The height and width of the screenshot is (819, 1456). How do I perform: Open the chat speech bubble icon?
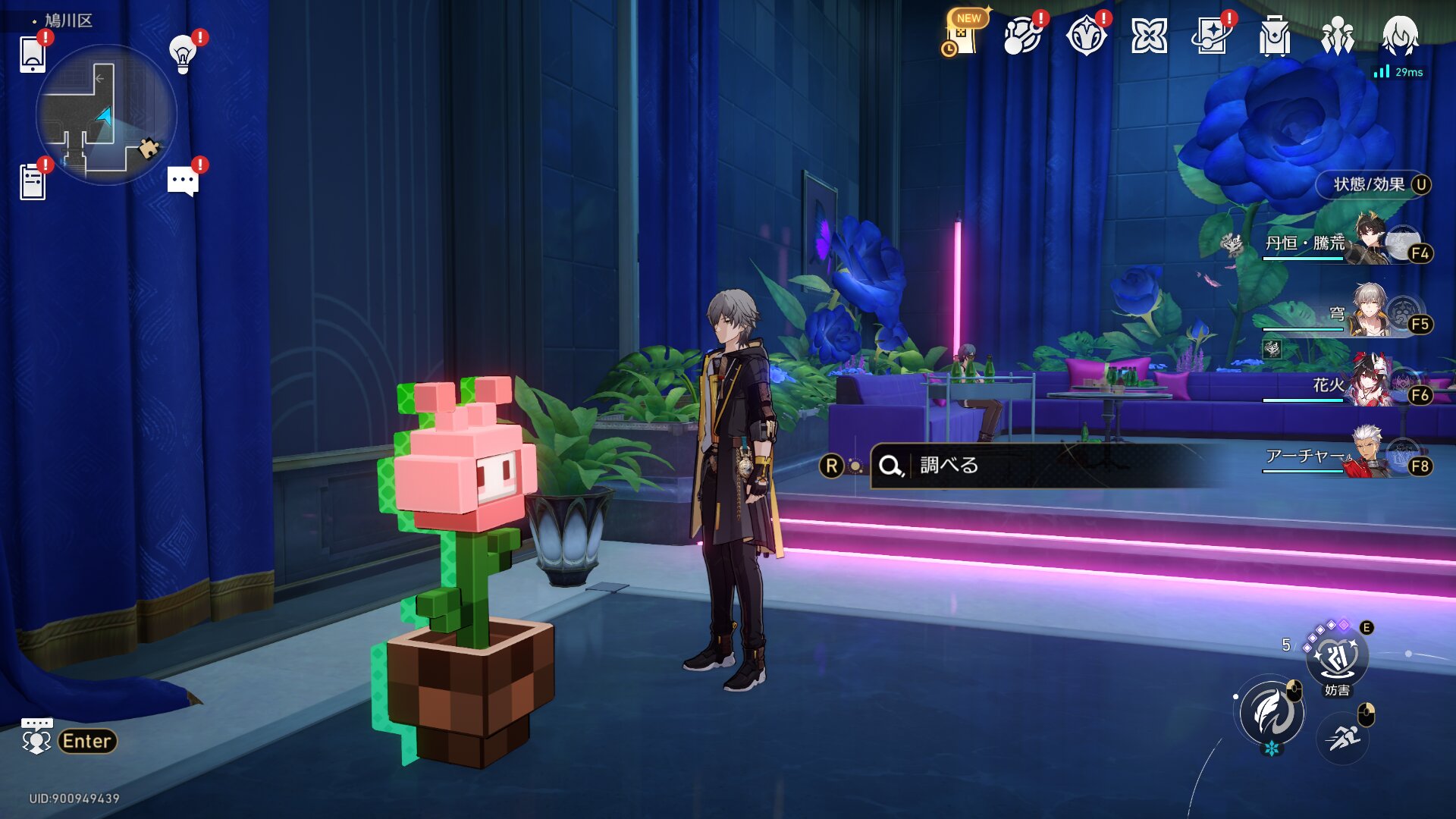click(183, 181)
